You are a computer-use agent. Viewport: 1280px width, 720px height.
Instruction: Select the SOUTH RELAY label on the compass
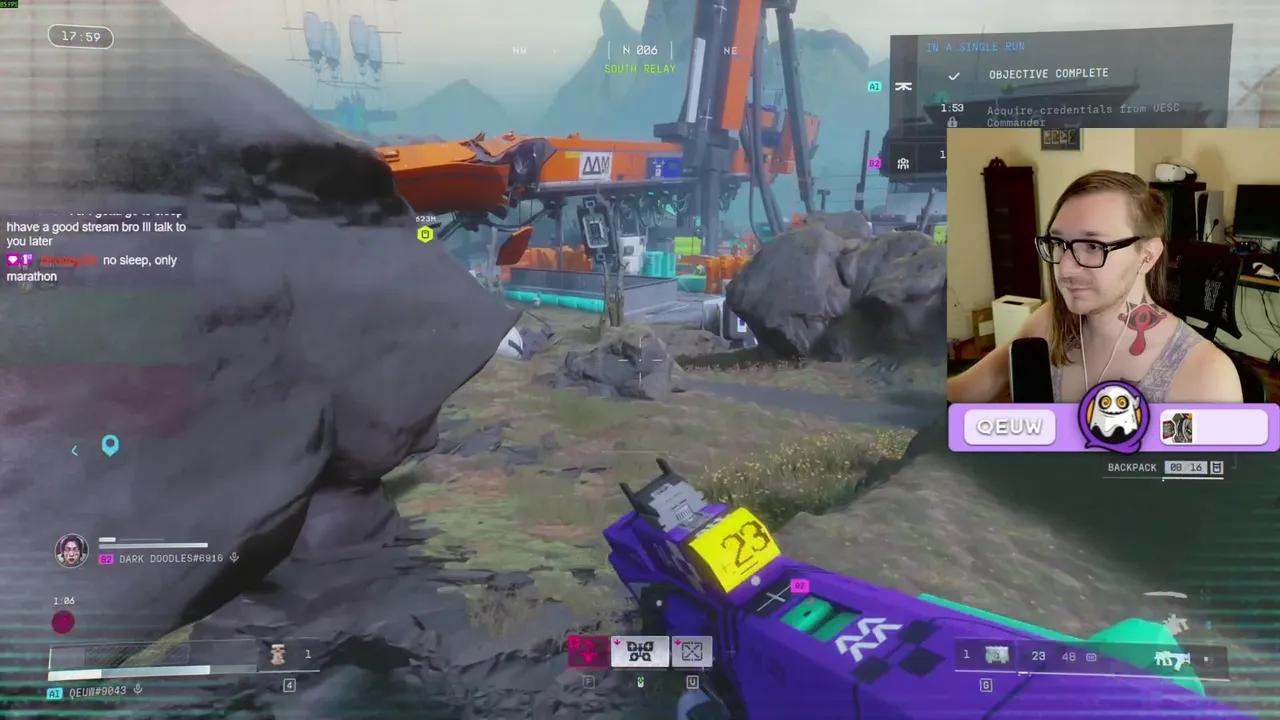[639, 68]
